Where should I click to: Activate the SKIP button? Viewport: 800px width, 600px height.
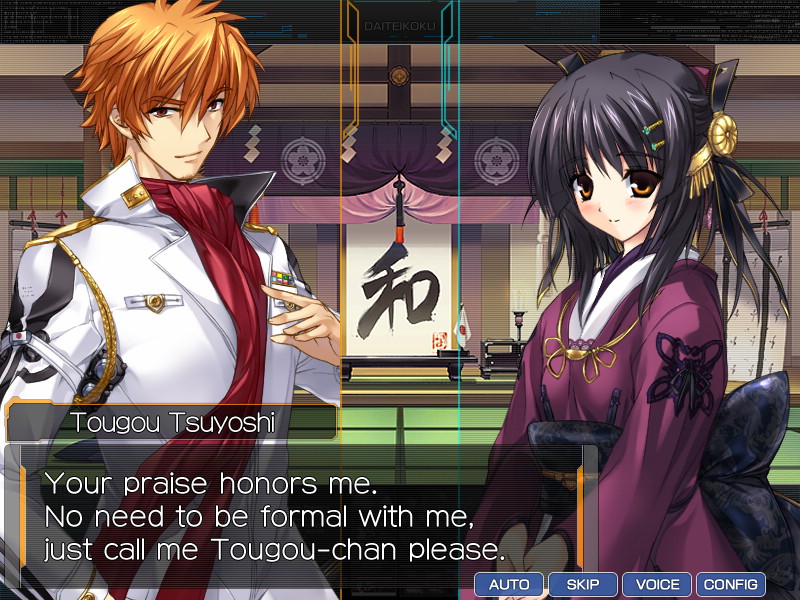(582, 584)
